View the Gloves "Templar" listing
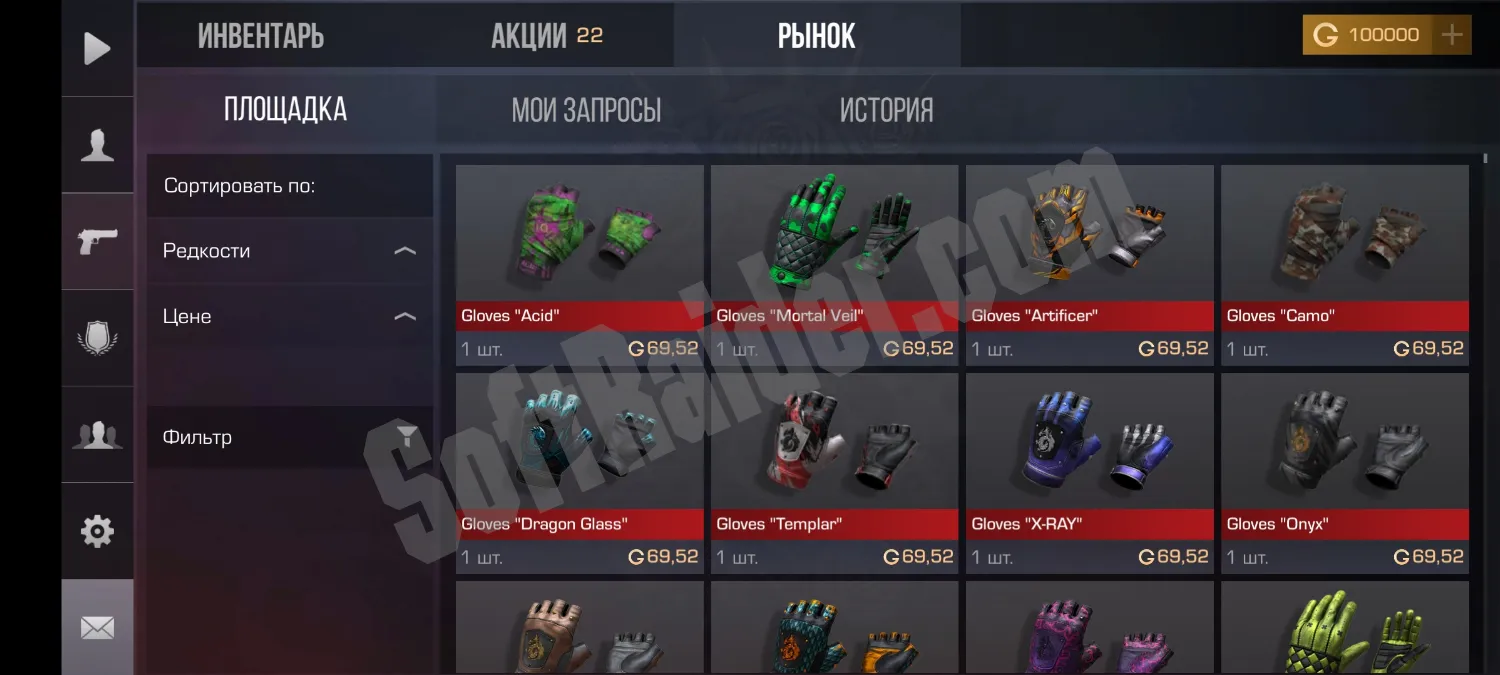 click(x=834, y=472)
